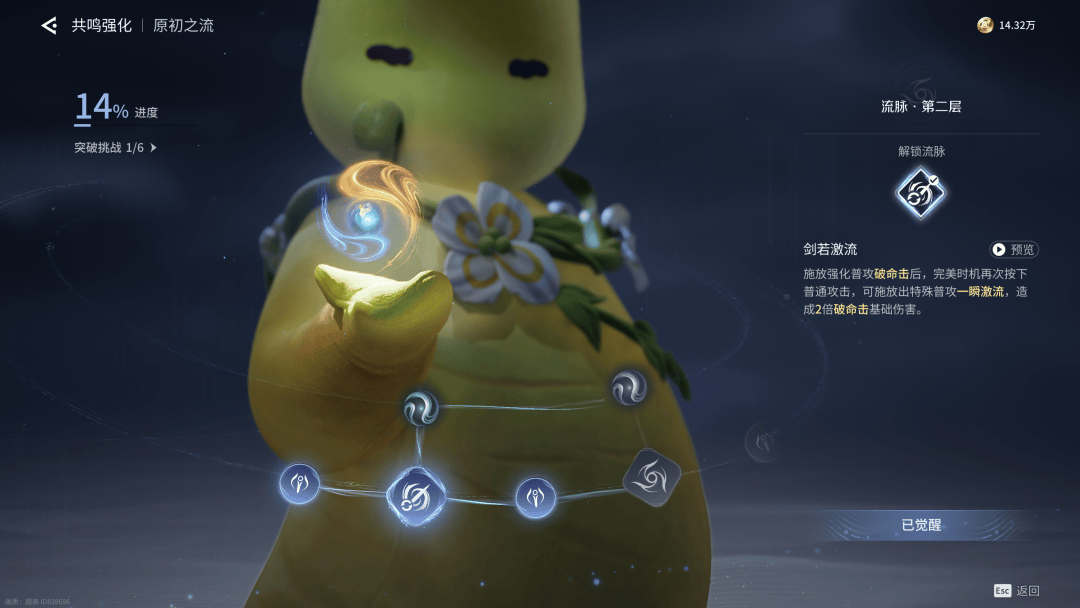This screenshot has height=608, width=1080.
Task: Play the 预览 skill preview
Action: (1013, 249)
